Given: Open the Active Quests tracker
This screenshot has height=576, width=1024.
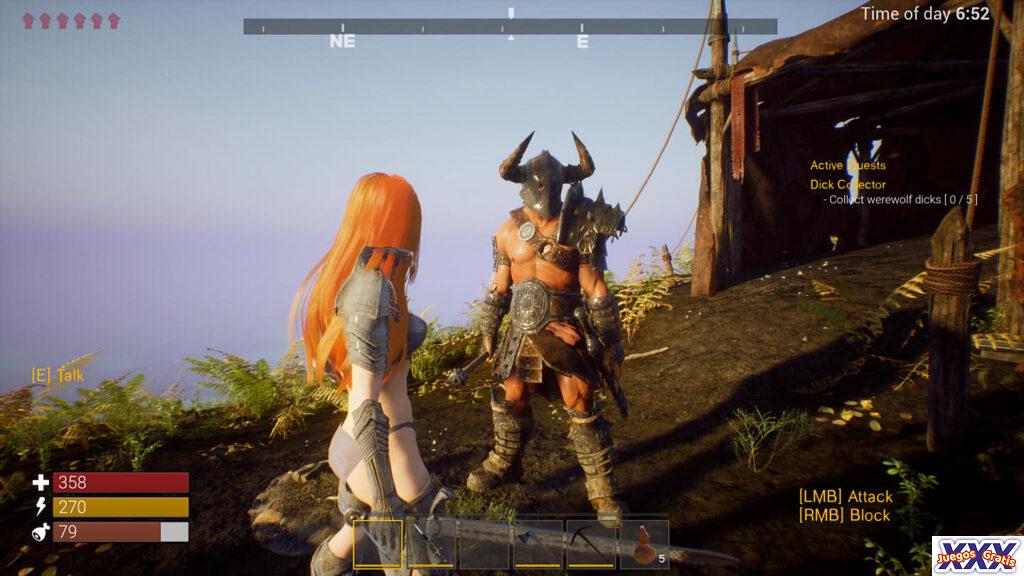Looking at the screenshot, I should coord(848,166).
